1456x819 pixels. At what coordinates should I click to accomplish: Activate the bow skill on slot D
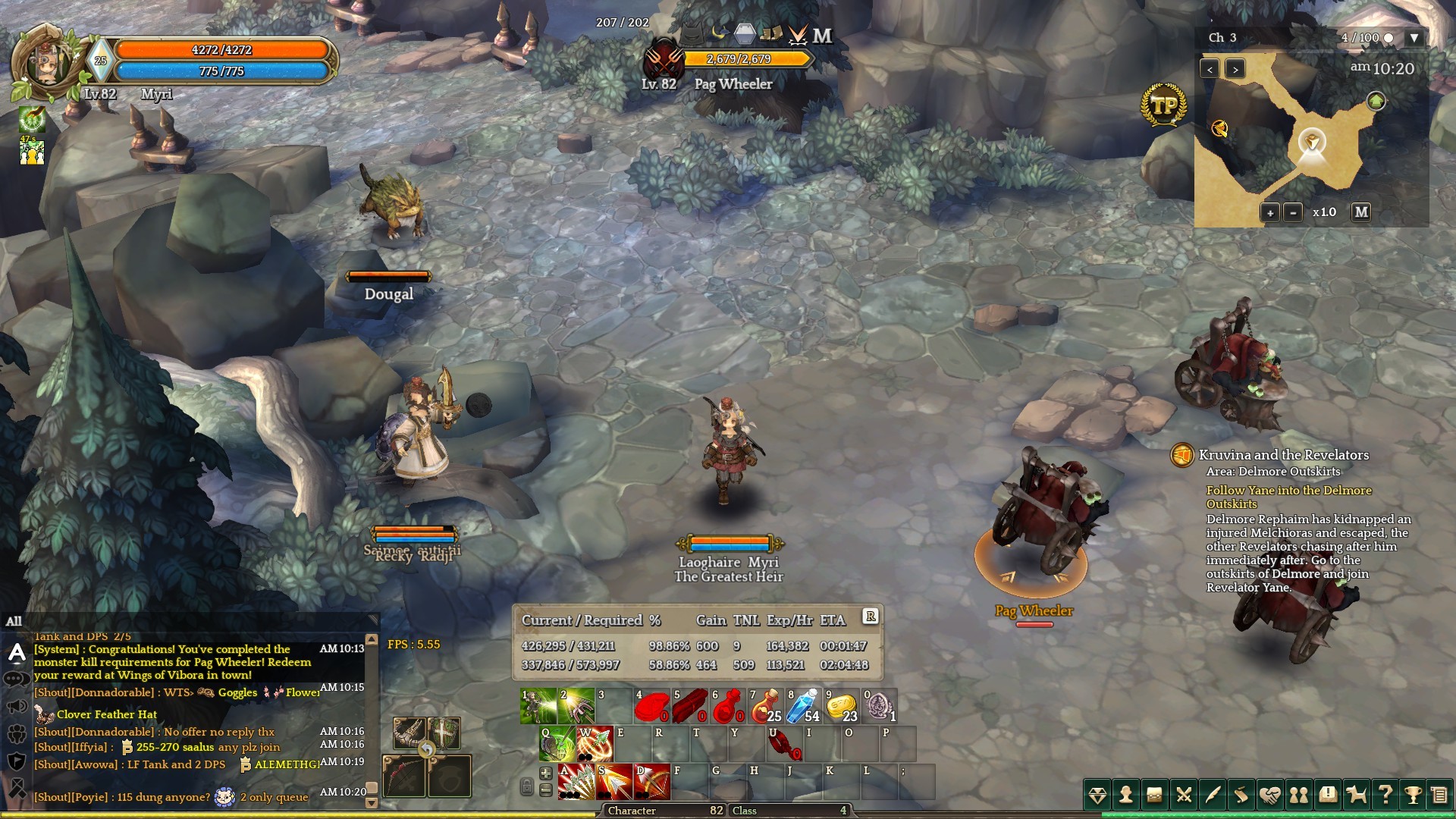click(x=652, y=783)
